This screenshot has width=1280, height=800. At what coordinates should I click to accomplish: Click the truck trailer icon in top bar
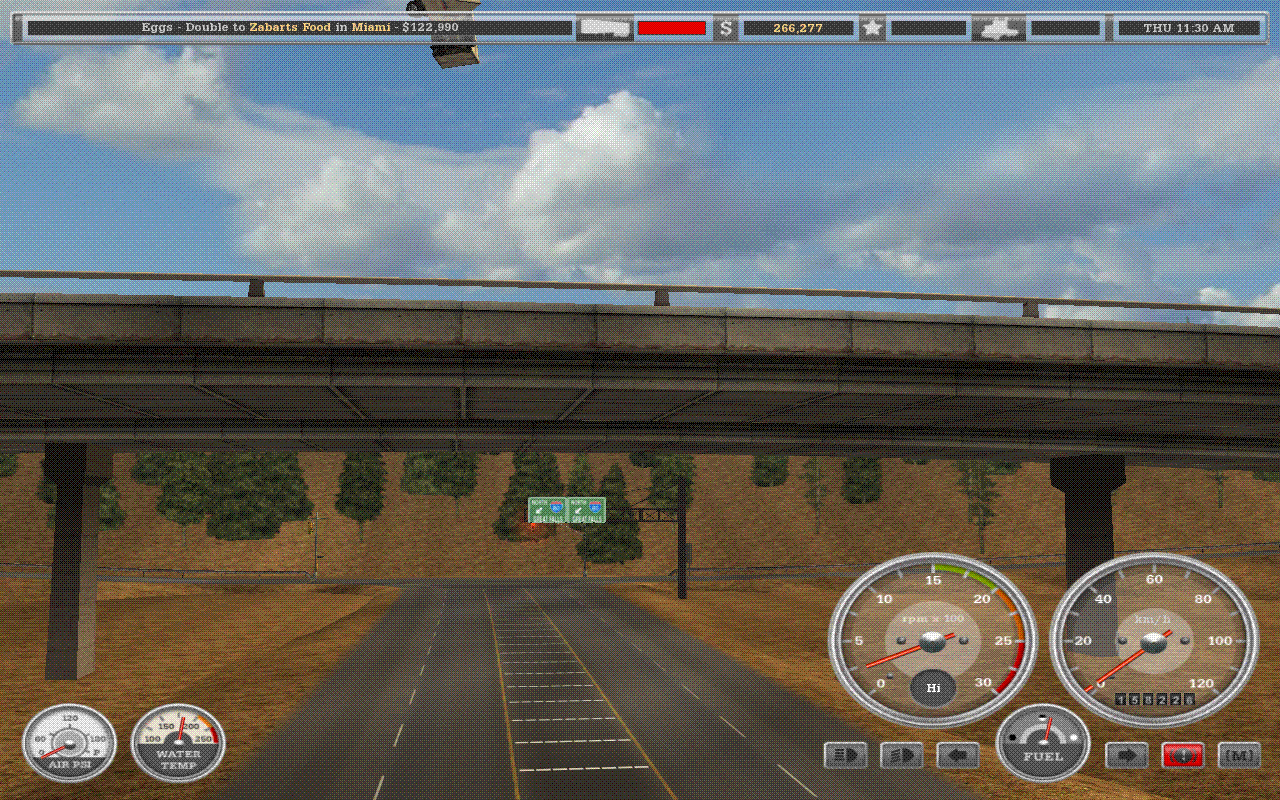tap(604, 28)
